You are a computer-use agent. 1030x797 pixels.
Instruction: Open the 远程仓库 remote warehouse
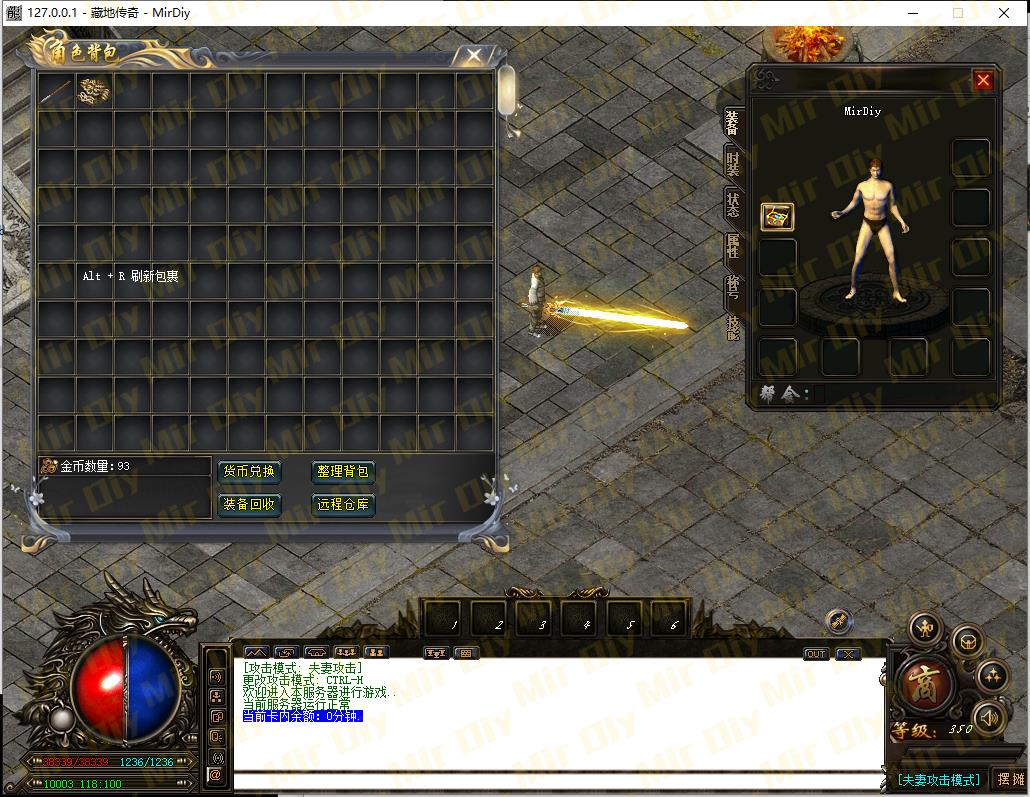click(x=342, y=504)
